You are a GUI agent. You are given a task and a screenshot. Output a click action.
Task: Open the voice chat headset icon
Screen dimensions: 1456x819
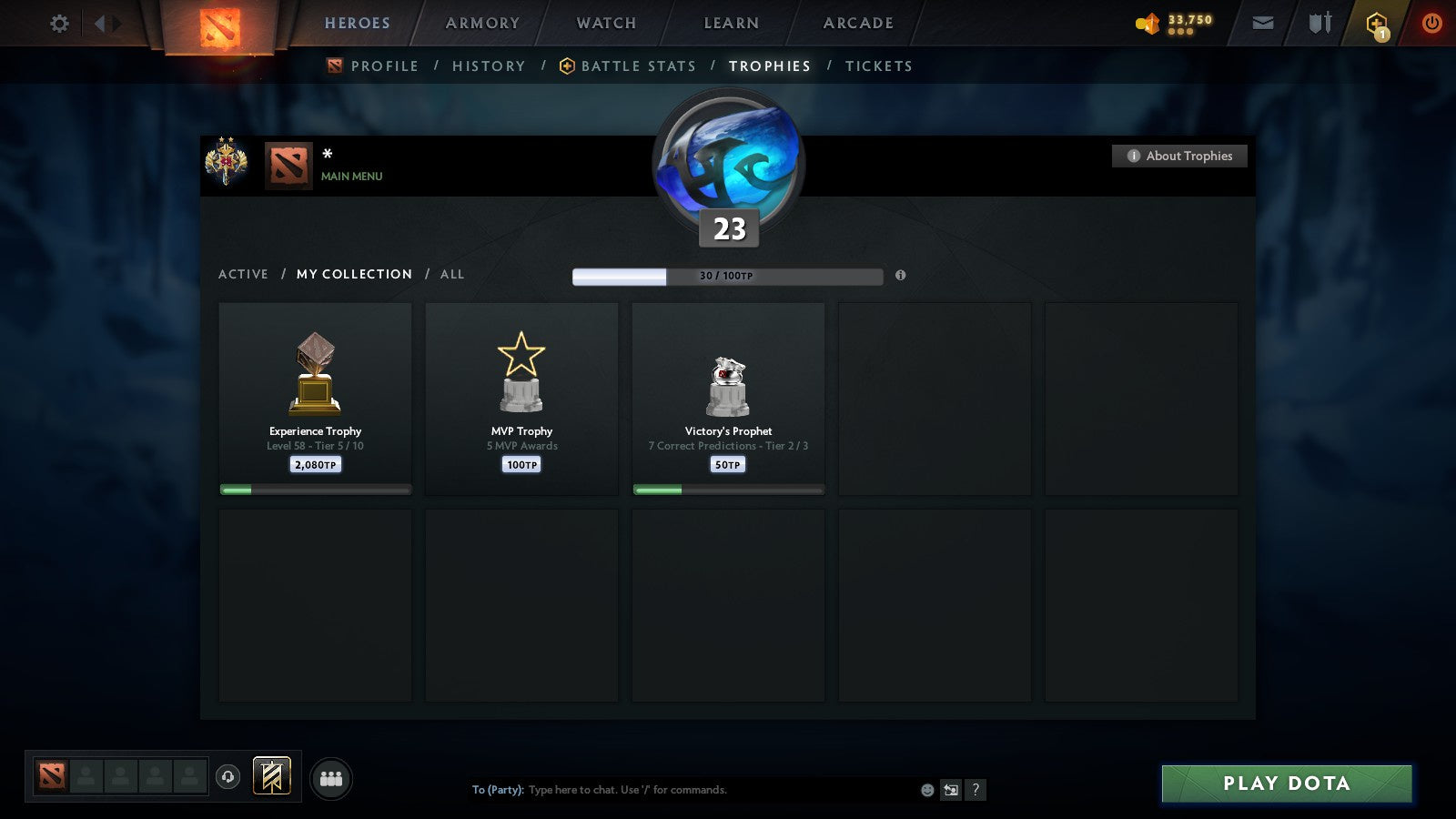click(x=227, y=778)
